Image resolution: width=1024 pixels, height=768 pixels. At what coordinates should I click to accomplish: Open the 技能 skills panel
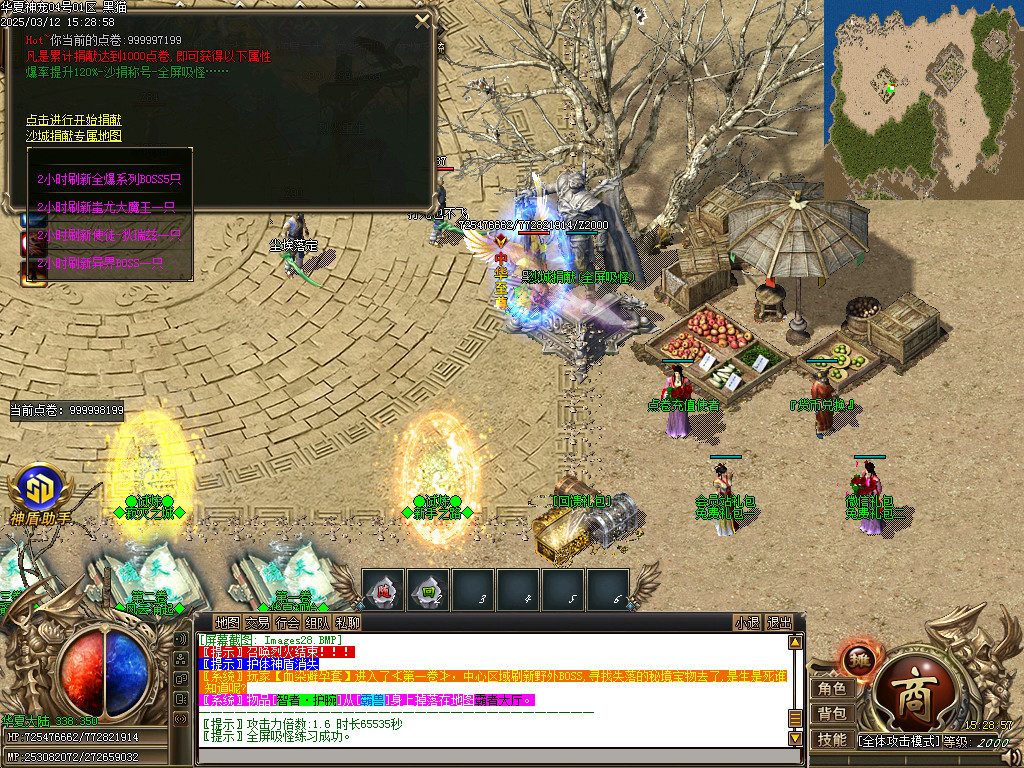pos(832,739)
